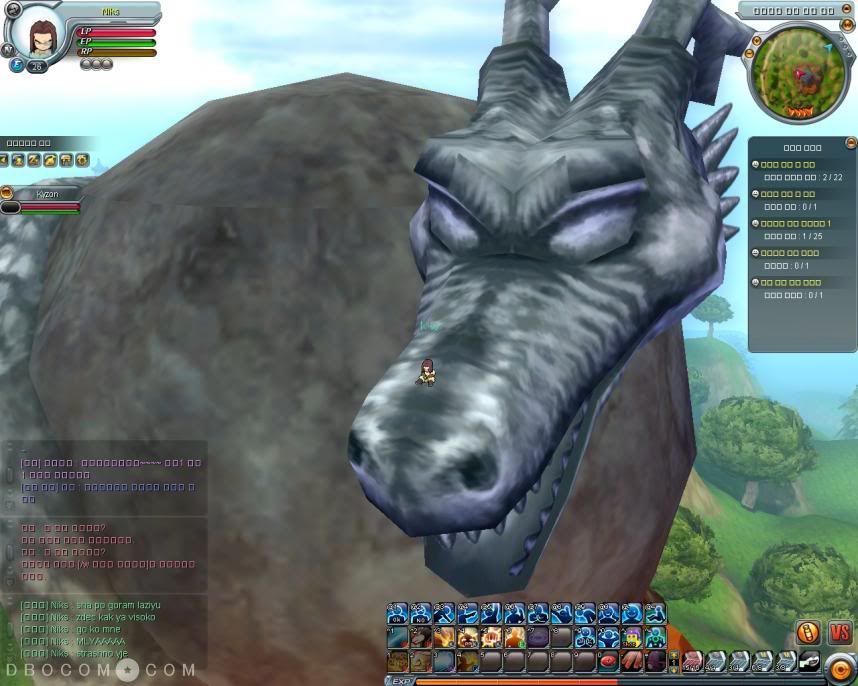Open the orange capsule button beside VS

click(808, 632)
